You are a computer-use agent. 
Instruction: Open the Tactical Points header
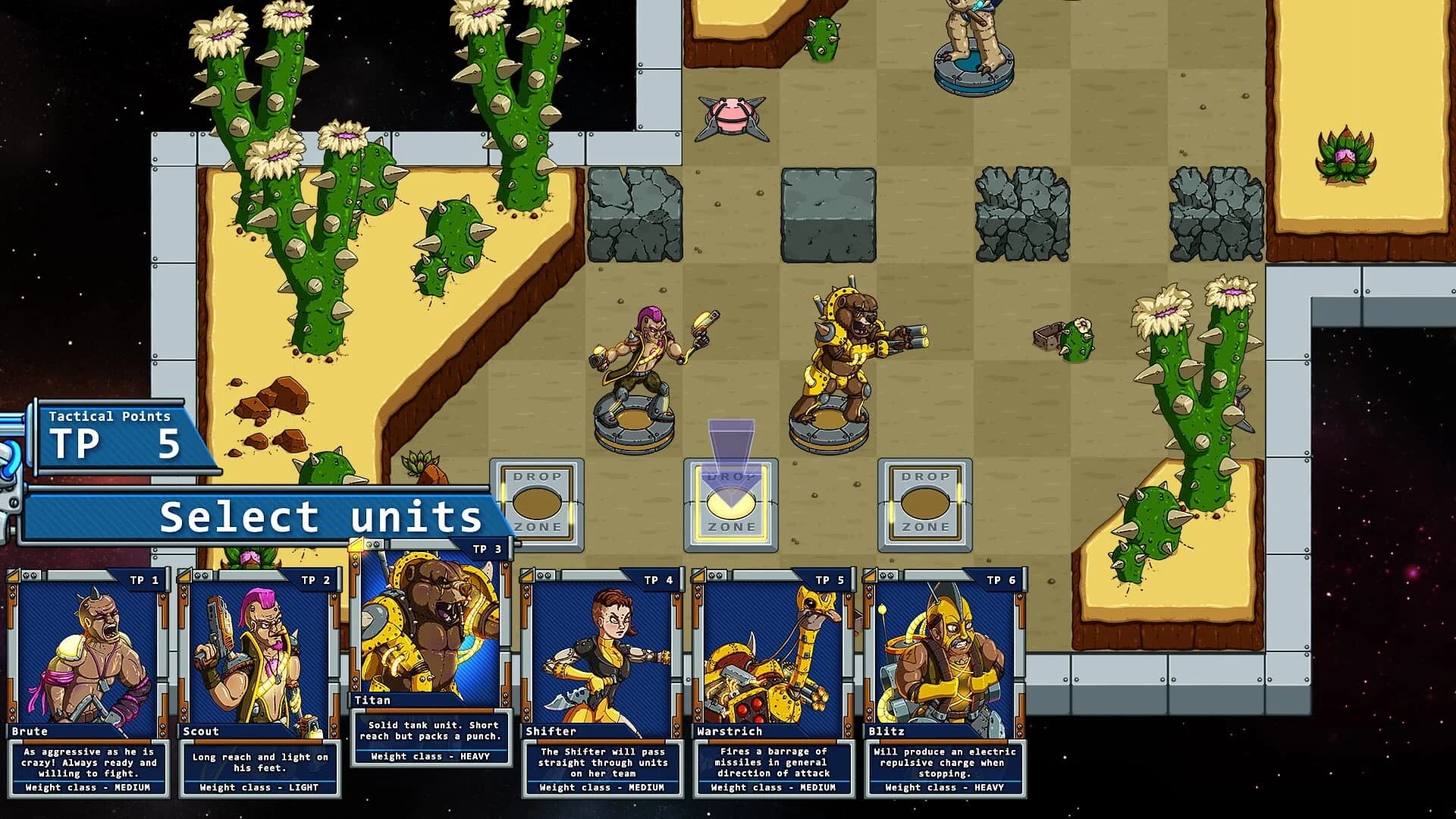point(110,416)
